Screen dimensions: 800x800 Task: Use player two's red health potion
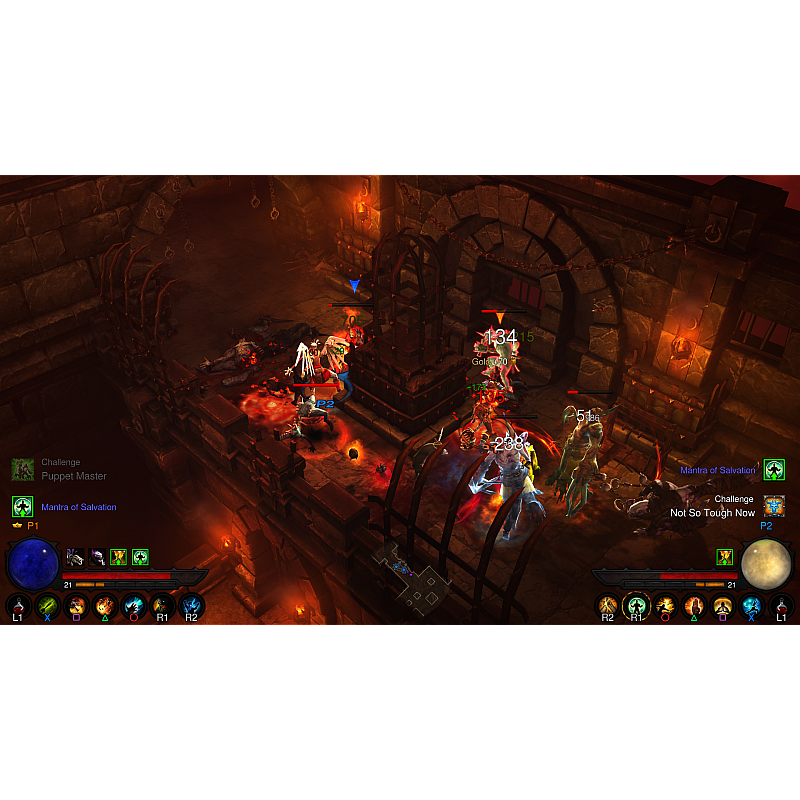(781, 606)
